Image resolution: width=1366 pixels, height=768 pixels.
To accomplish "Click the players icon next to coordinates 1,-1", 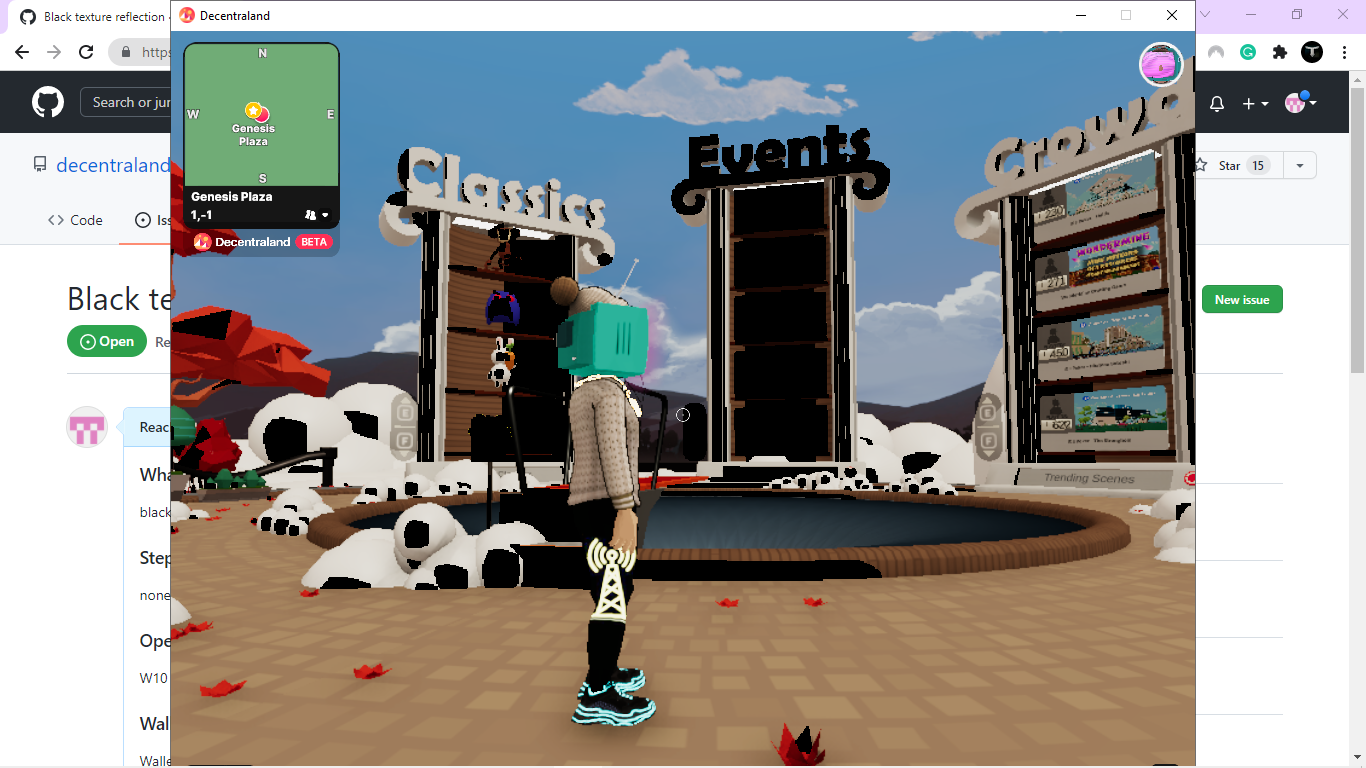I will (311, 214).
